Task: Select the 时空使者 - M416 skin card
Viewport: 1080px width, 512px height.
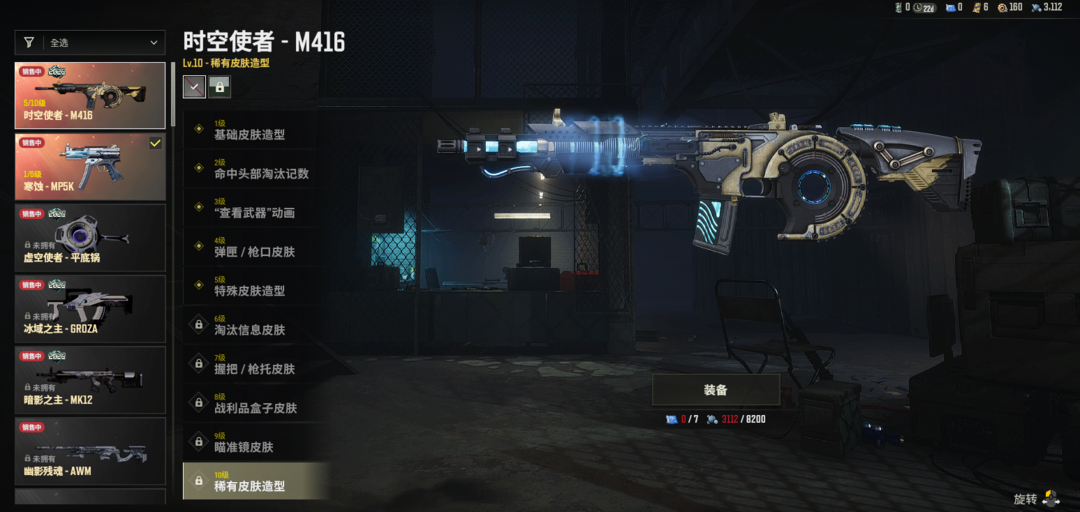Action: click(x=90, y=96)
